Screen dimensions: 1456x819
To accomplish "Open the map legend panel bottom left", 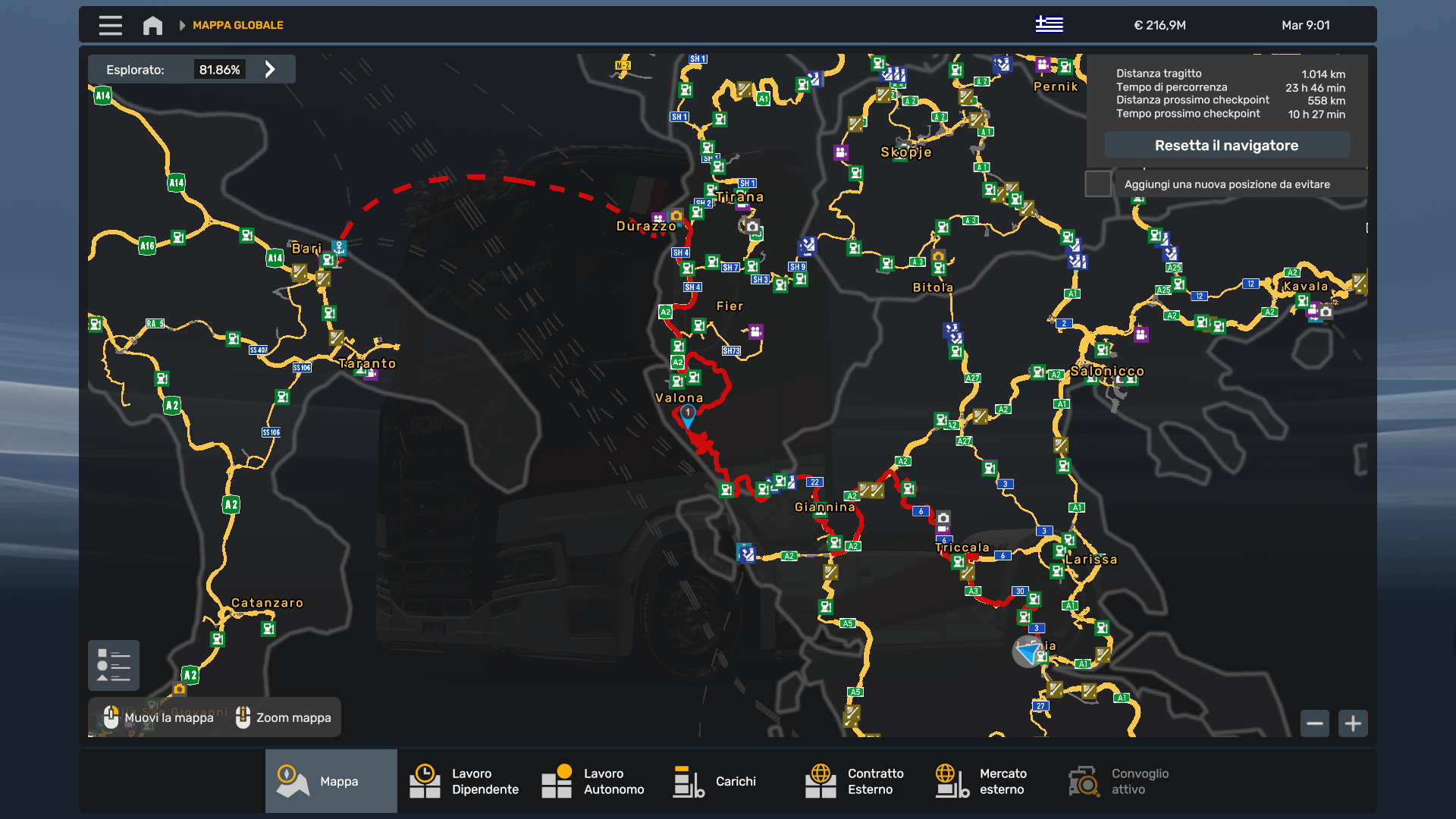I will tap(113, 665).
